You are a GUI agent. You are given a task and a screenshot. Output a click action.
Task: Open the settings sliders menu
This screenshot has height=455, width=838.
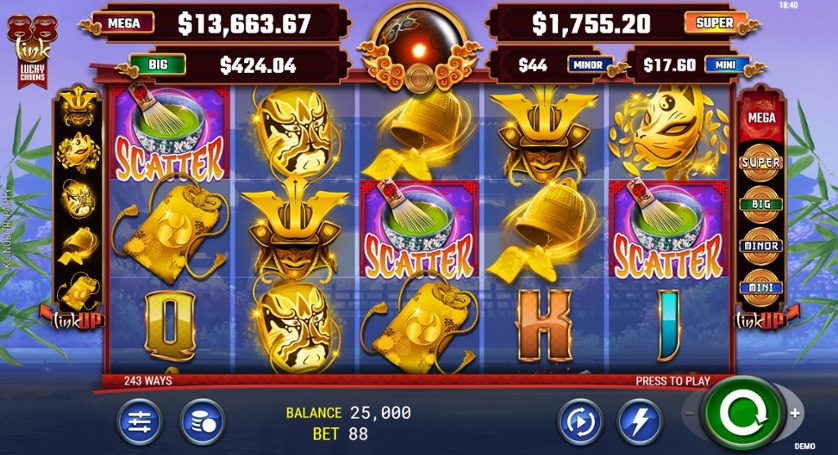pos(139,421)
